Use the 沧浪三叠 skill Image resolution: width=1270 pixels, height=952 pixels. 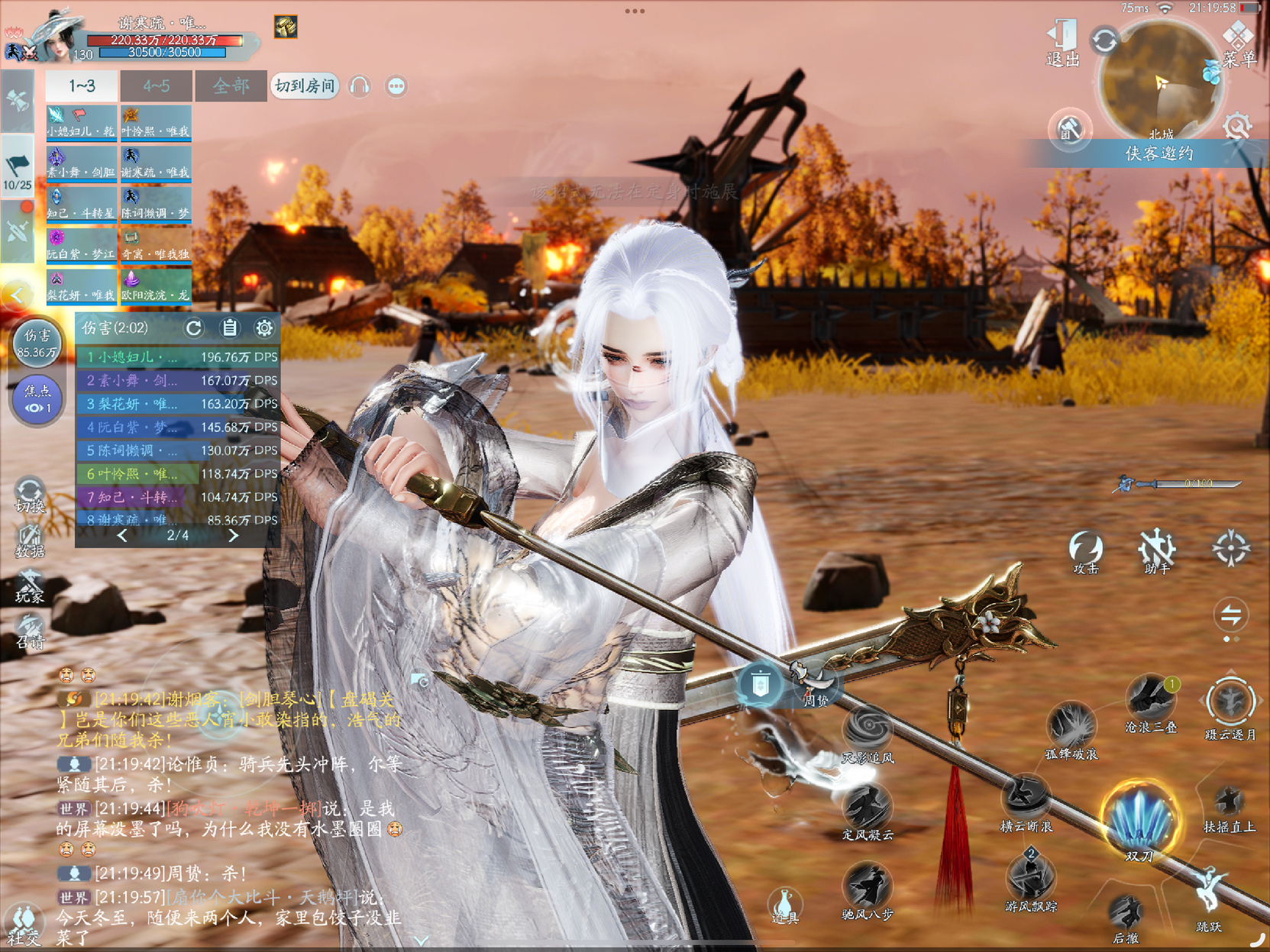coord(1150,699)
